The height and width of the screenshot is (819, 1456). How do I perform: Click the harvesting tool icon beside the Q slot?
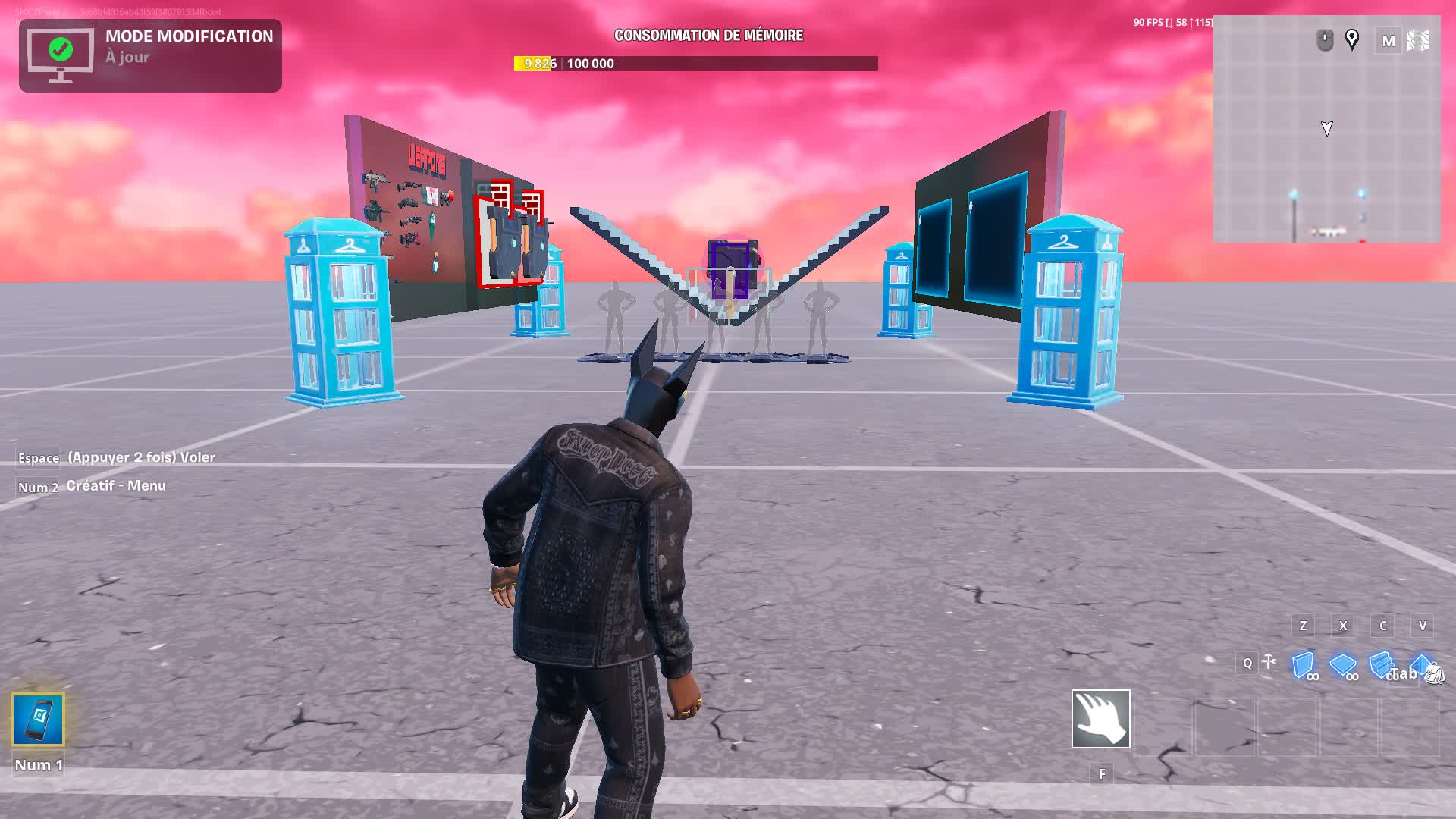pos(1267,663)
